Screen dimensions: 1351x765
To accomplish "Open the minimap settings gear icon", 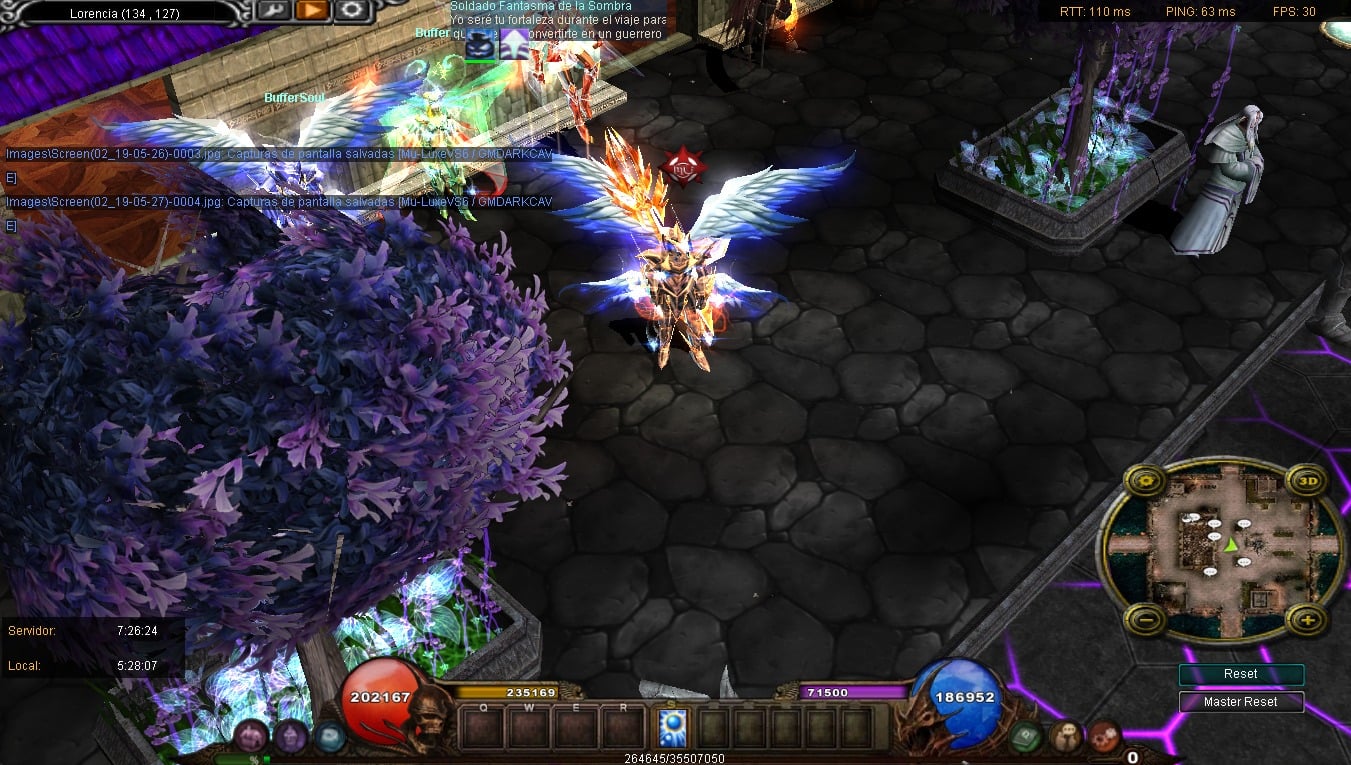I will click(x=1143, y=482).
